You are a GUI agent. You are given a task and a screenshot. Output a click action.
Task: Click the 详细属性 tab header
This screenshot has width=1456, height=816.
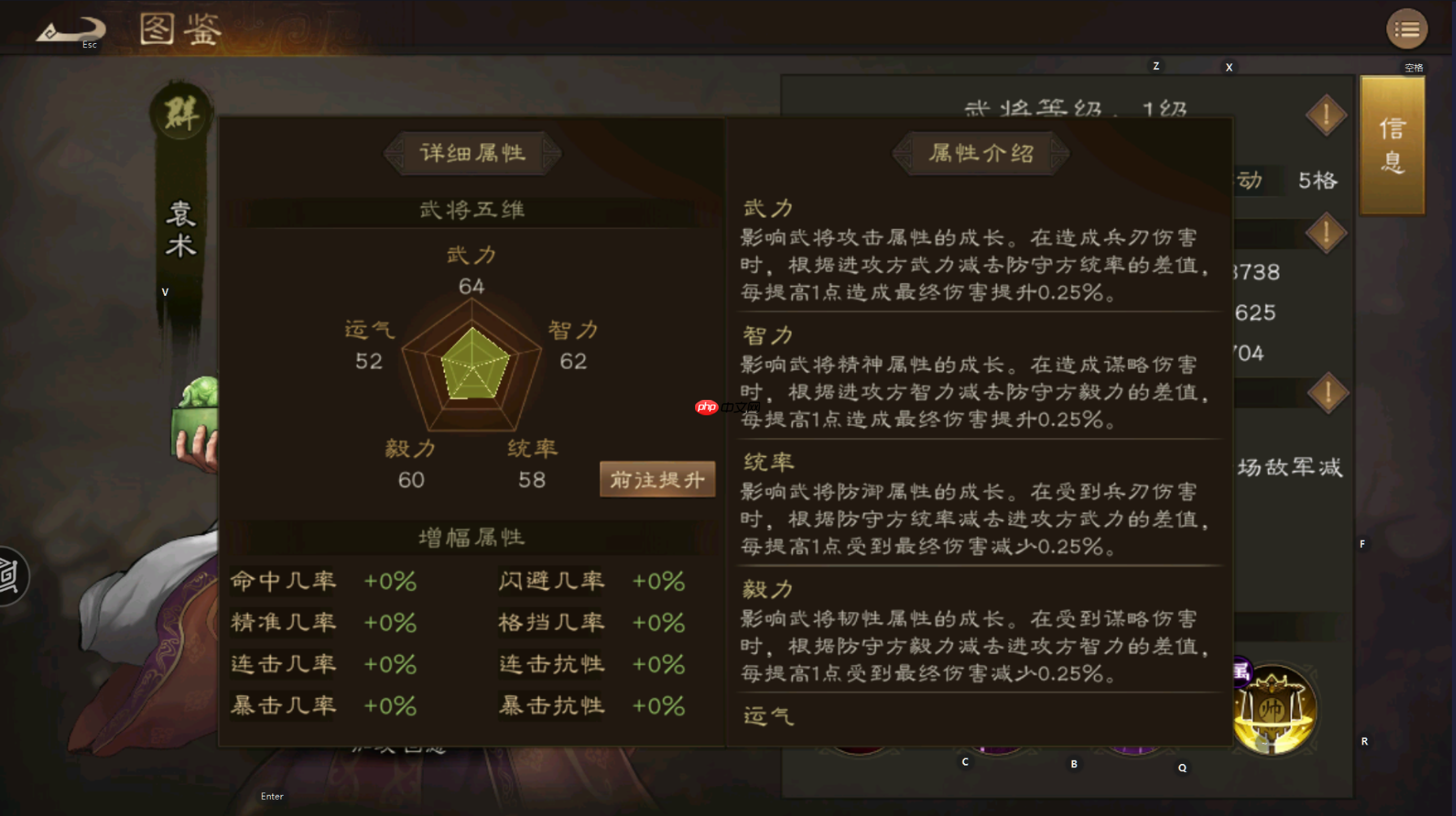(x=472, y=153)
